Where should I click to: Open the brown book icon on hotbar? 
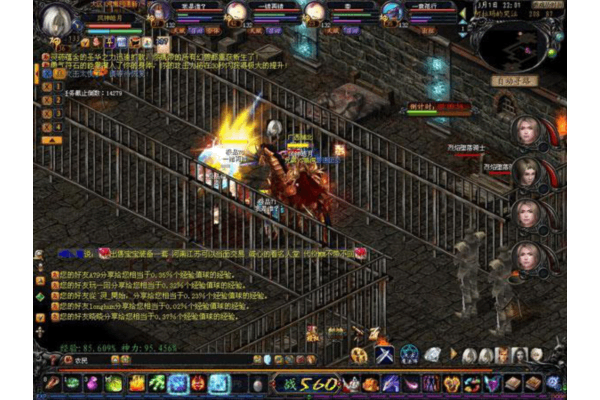511,383
